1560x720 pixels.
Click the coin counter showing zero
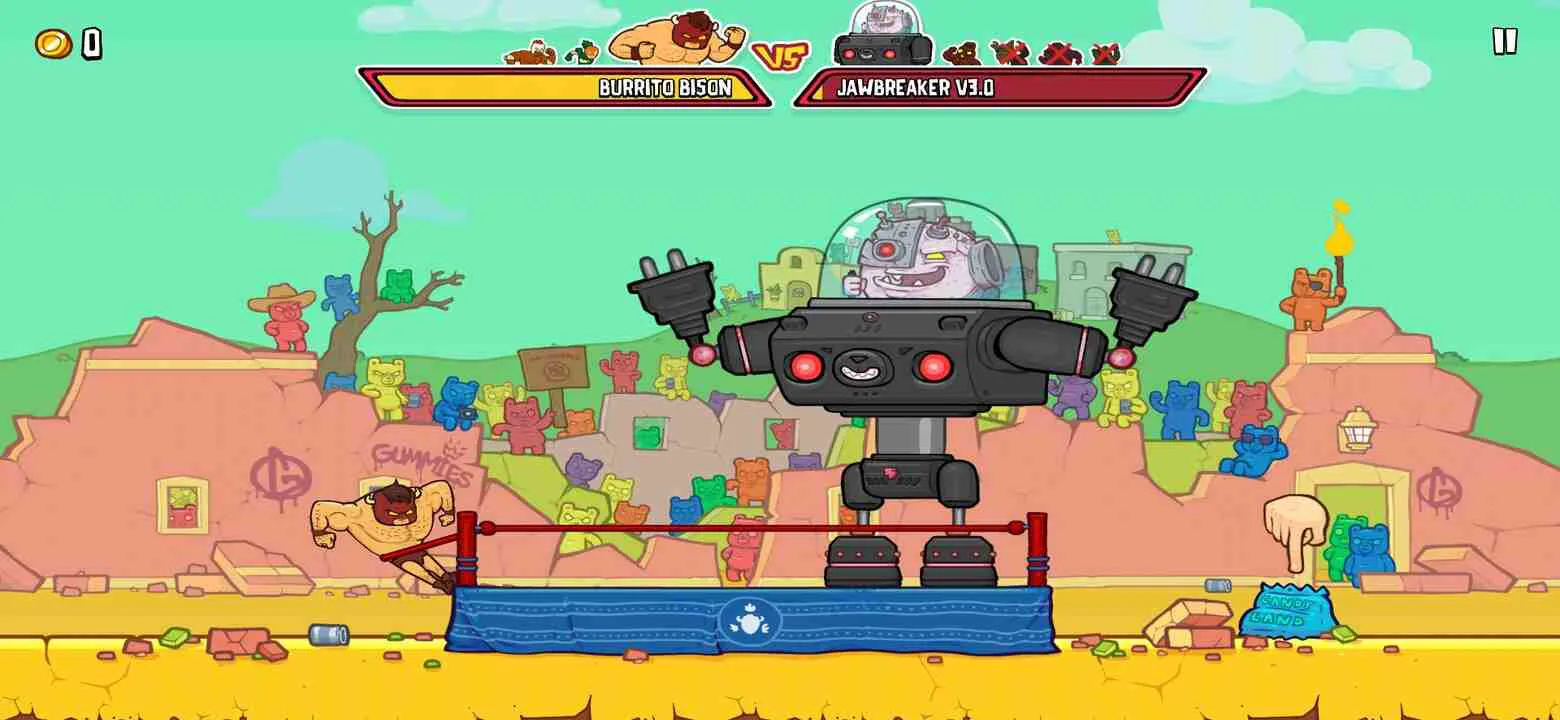point(93,43)
